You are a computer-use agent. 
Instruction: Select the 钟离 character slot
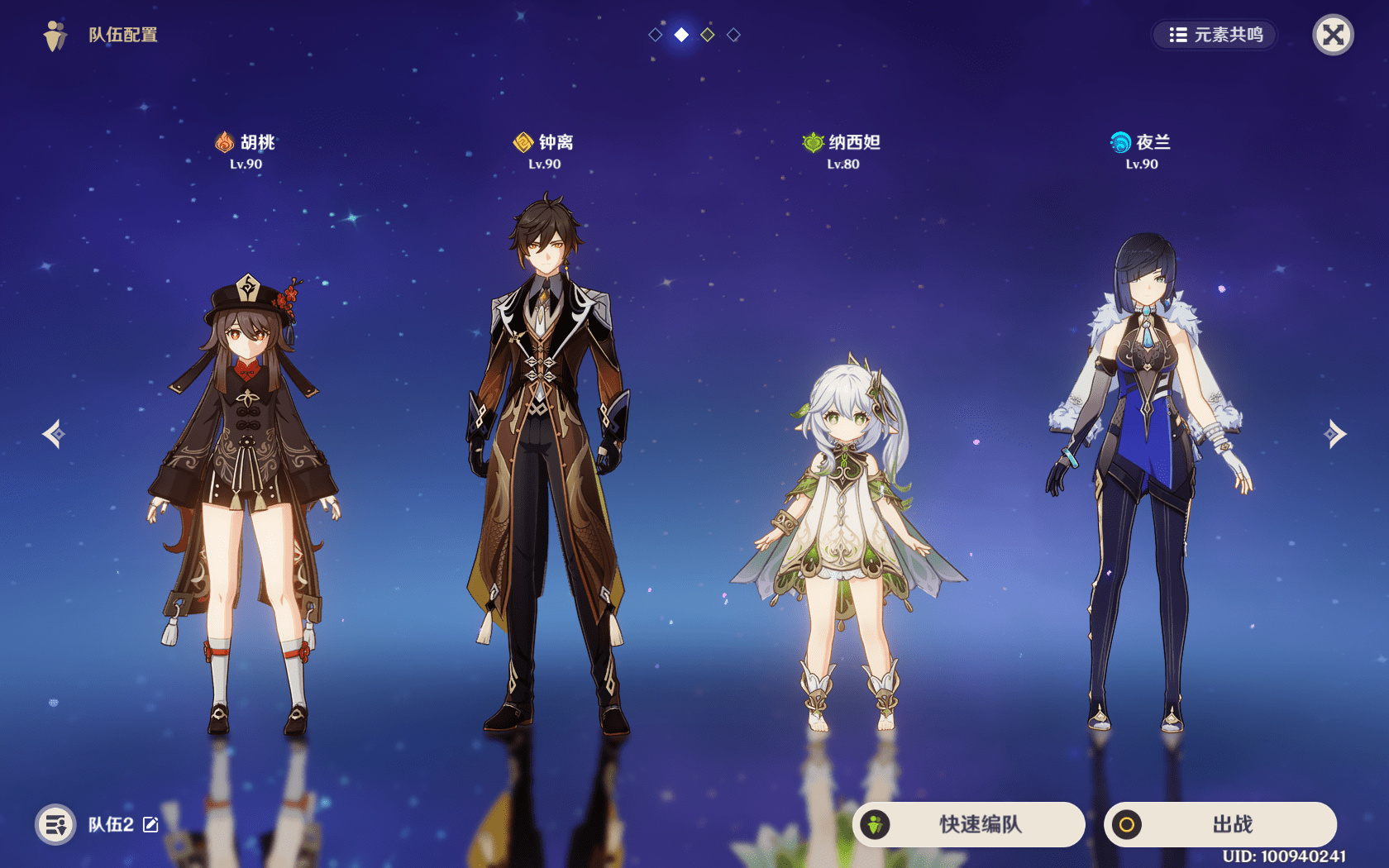pos(545,463)
